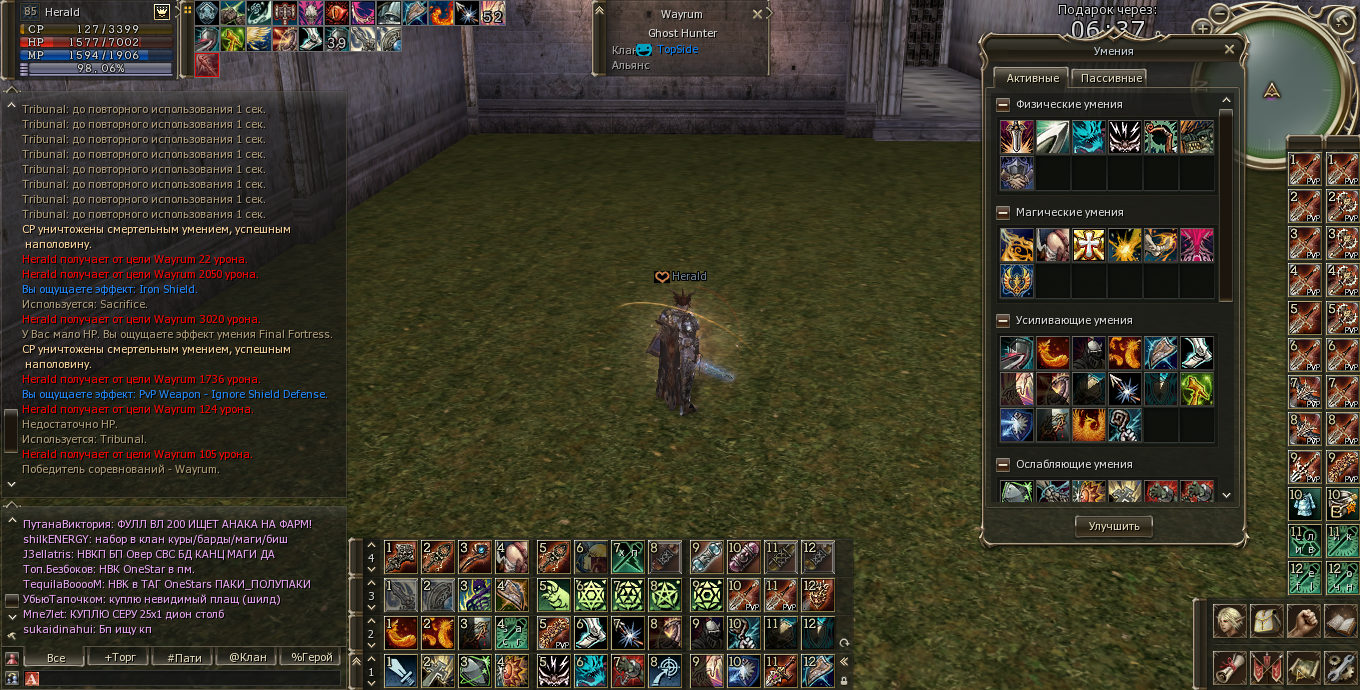Image resolution: width=1360 pixels, height=690 pixels.
Task: Collapse the Физические умения section
Action: click(x=1003, y=104)
